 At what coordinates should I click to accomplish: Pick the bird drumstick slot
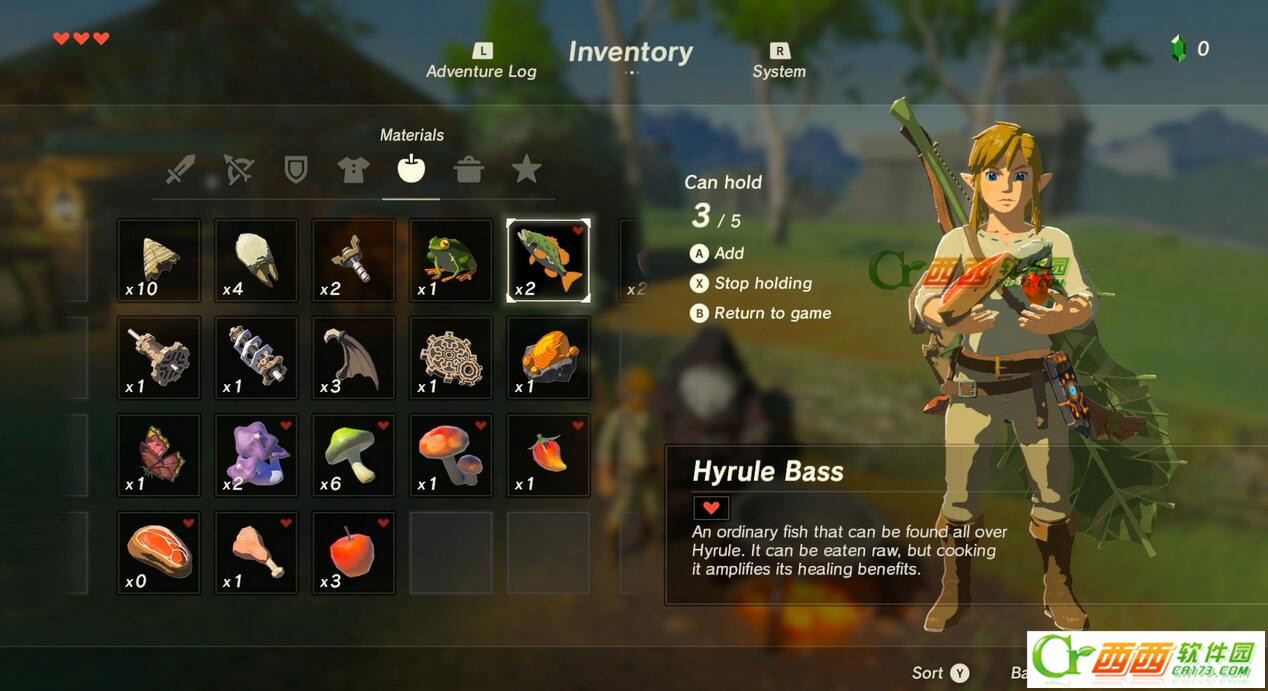[256, 552]
